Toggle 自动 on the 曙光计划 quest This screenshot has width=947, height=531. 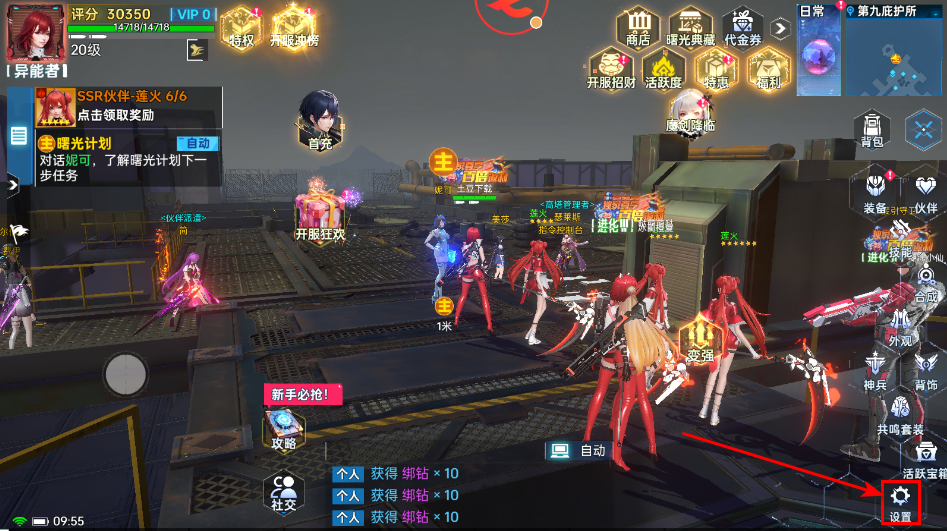pos(198,143)
